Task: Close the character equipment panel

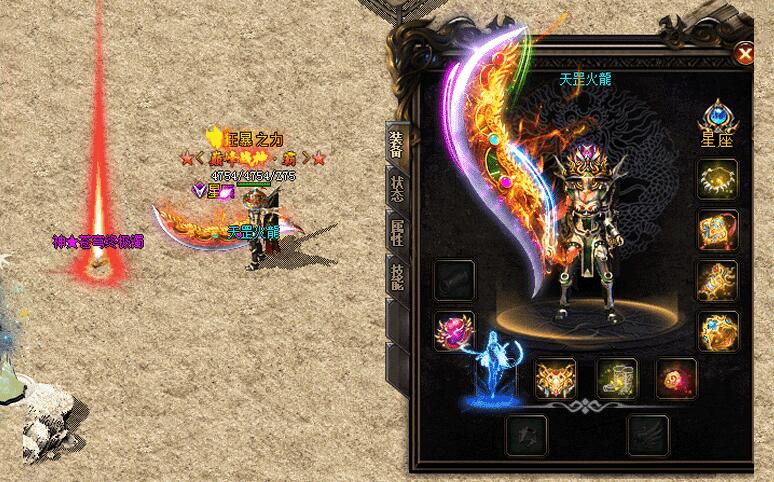Action: pyautogui.click(x=744, y=53)
